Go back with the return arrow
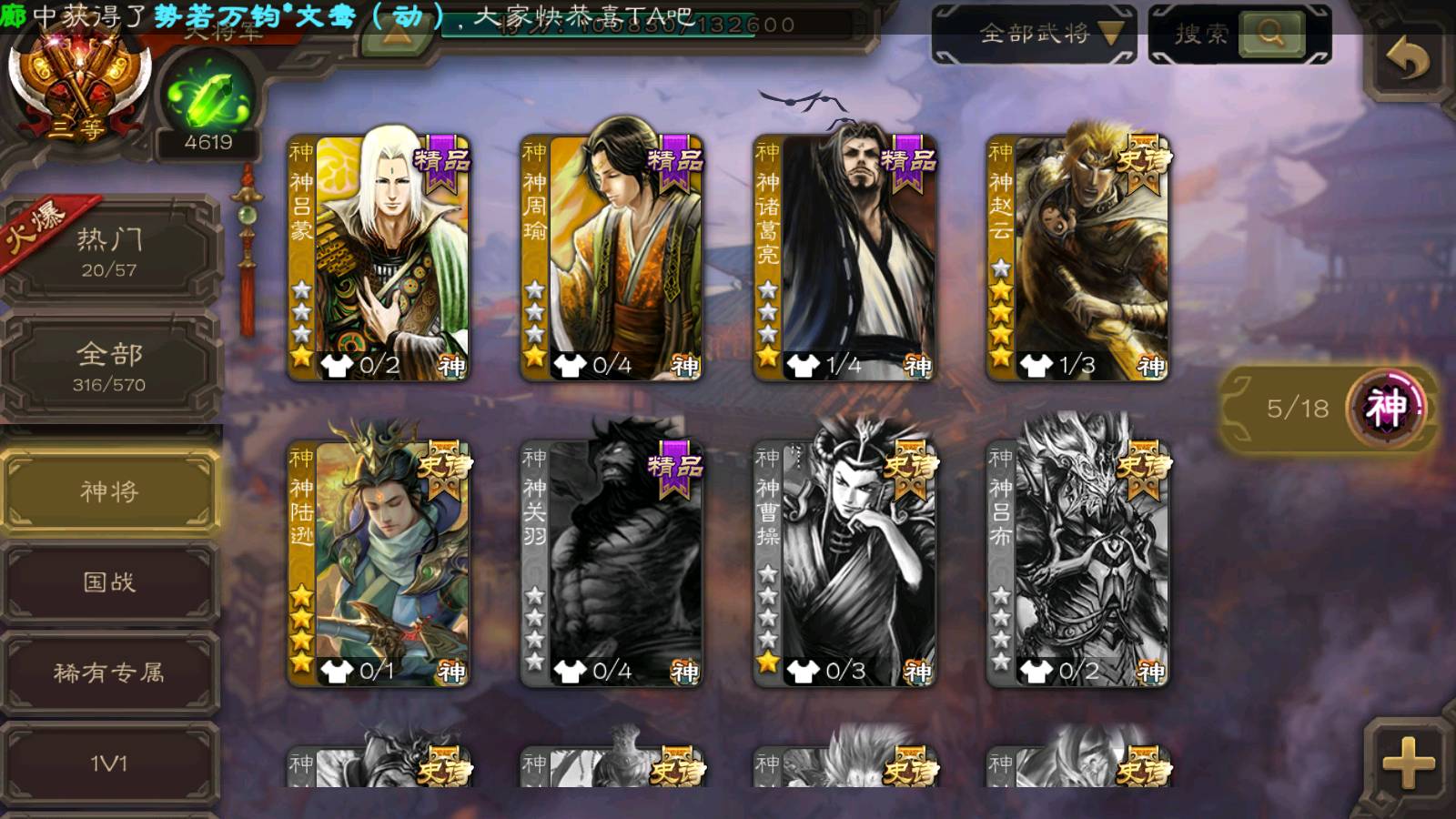This screenshot has width=1456, height=819. [x=1407, y=60]
